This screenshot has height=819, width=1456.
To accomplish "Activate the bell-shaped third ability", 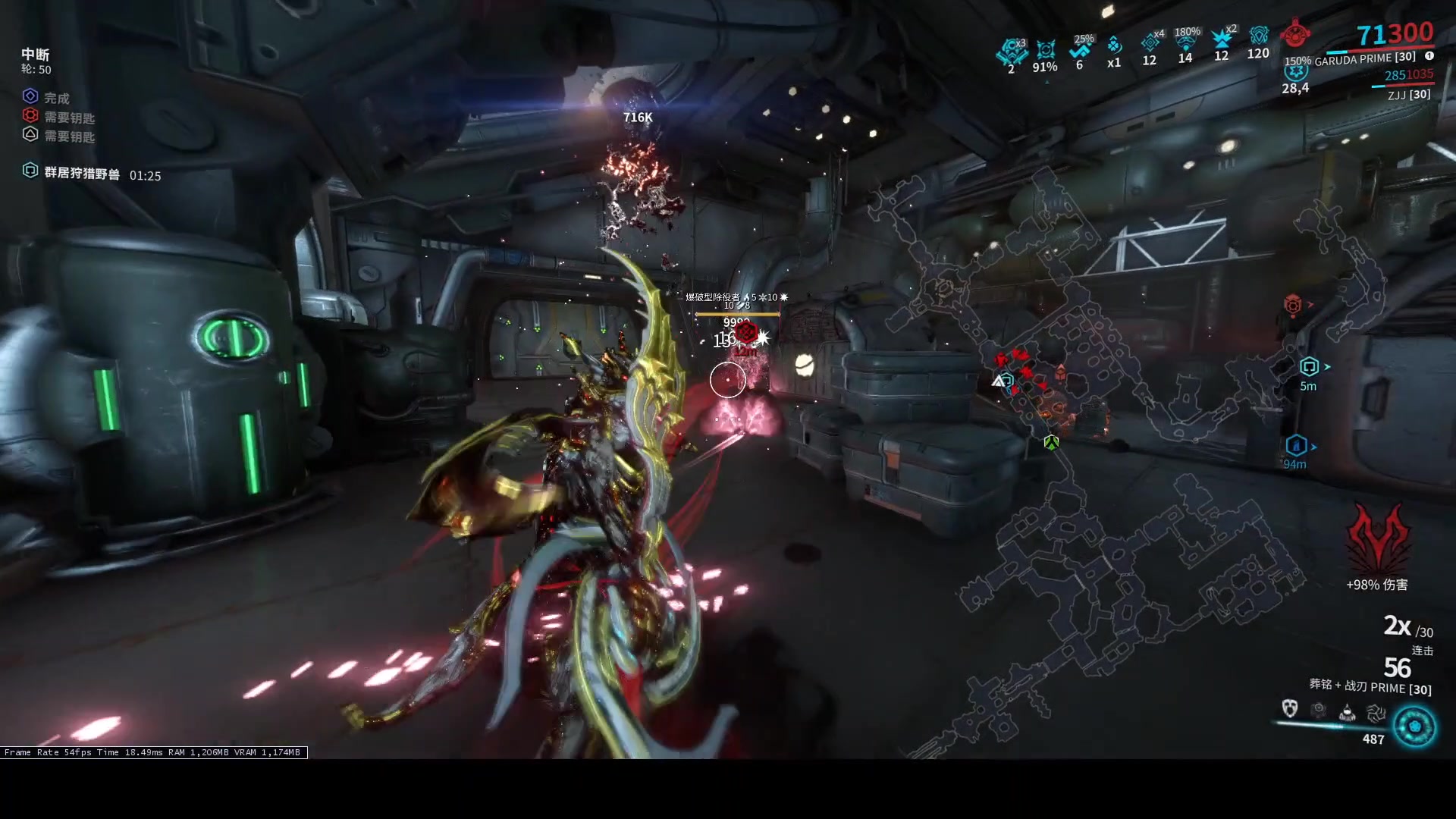I will pos(1347,712).
